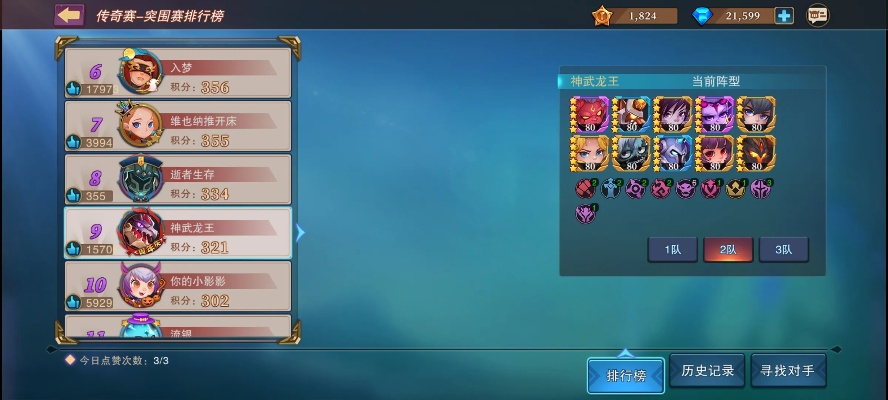This screenshot has height=400, width=888.
Task: Like the rank 10 player with thumbs-up
Action: 73,302
